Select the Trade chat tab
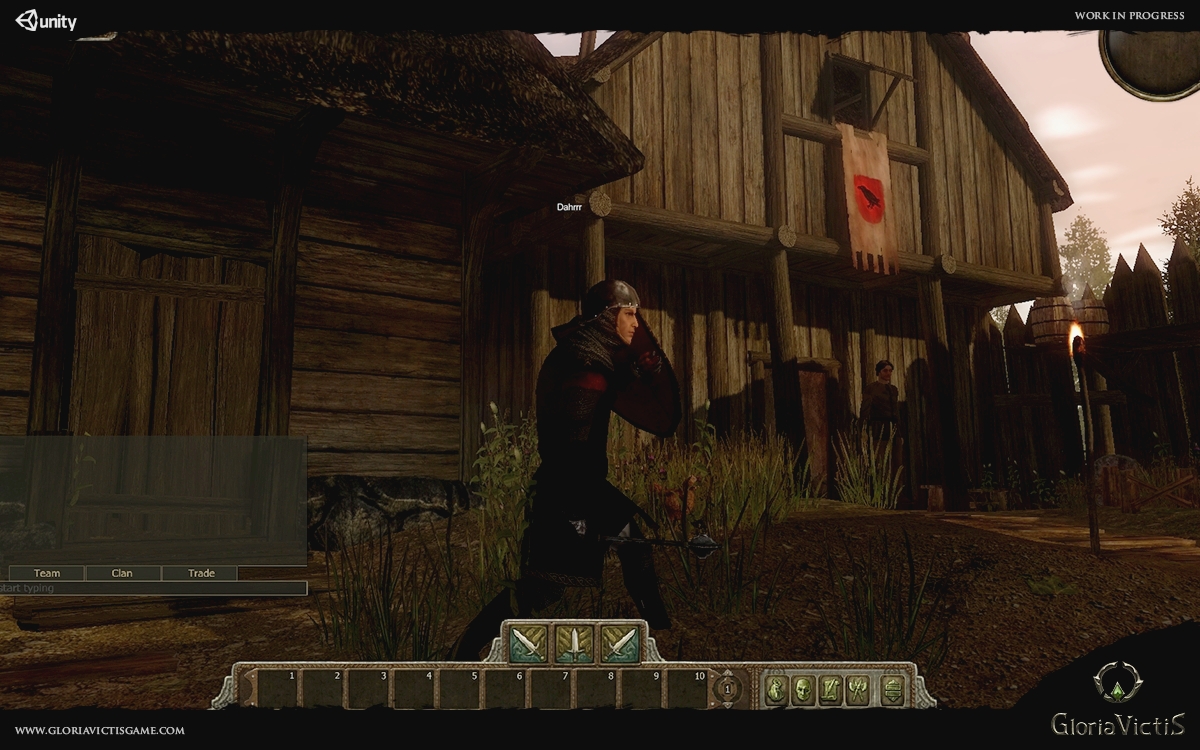Screen dimensions: 1200x750 pos(201,573)
